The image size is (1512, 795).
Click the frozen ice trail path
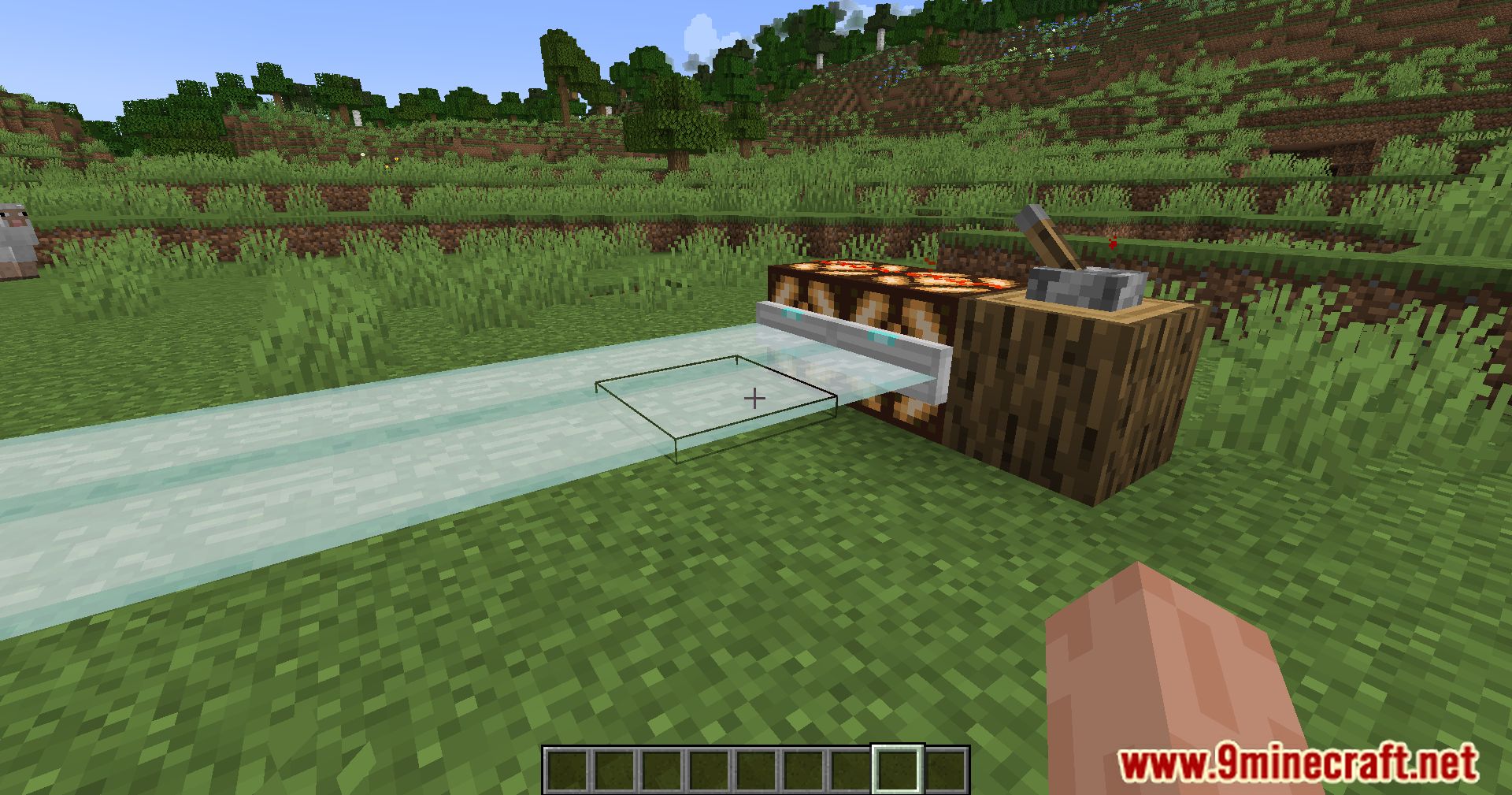[315, 473]
